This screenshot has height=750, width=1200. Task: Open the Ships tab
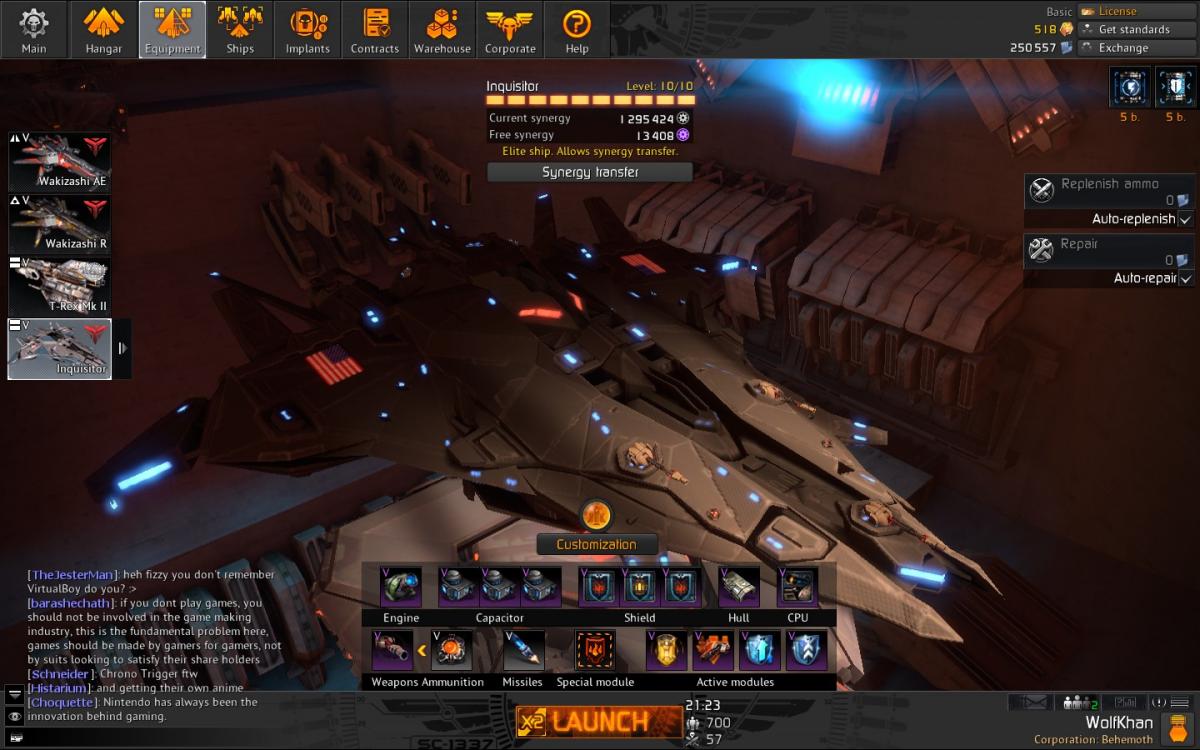240,30
